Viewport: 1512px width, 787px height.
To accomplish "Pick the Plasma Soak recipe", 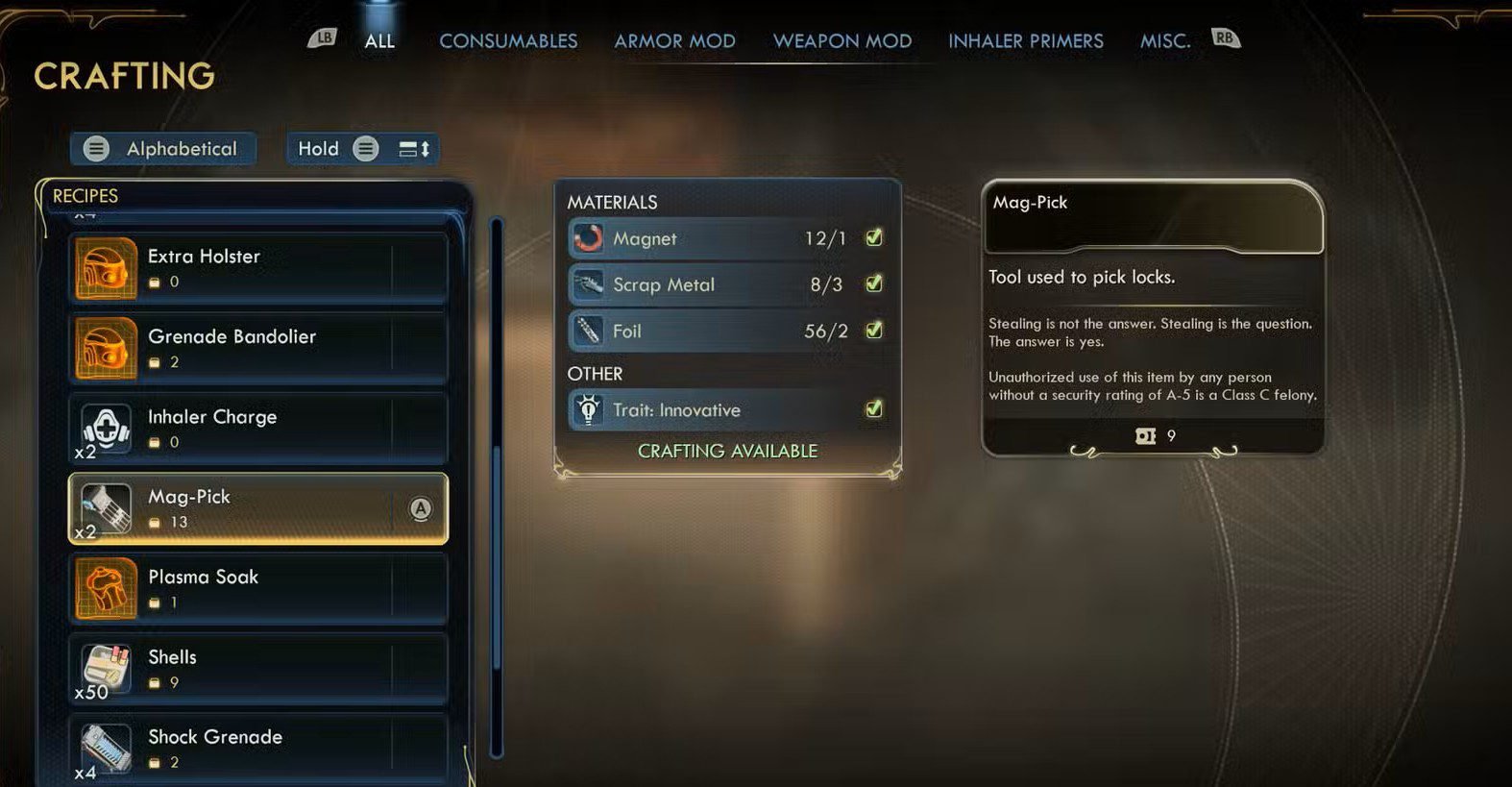I will click(257, 588).
